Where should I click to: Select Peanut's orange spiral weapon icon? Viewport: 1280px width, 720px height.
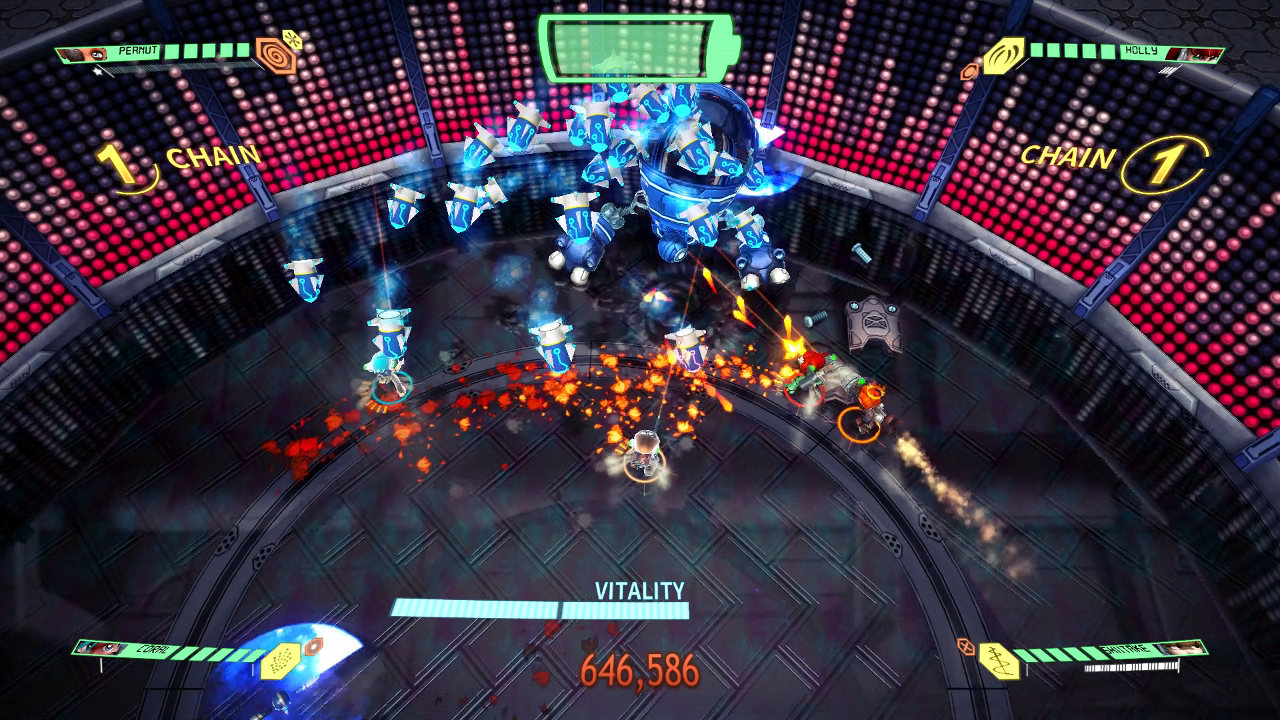pyautogui.click(x=276, y=54)
